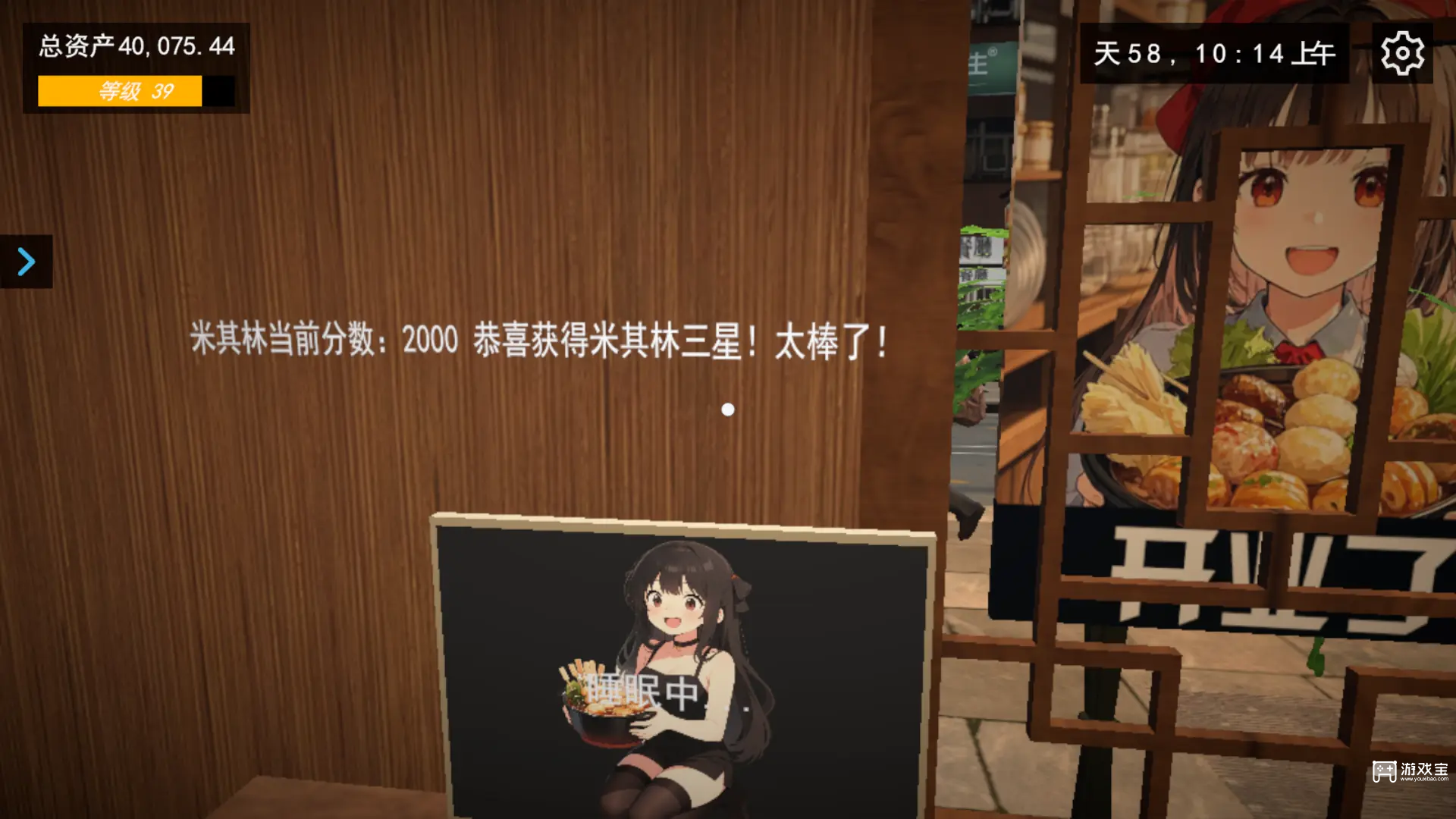Click the white crosshair dot in screen center
This screenshot has width=1456, height=819.
(730, 409)
